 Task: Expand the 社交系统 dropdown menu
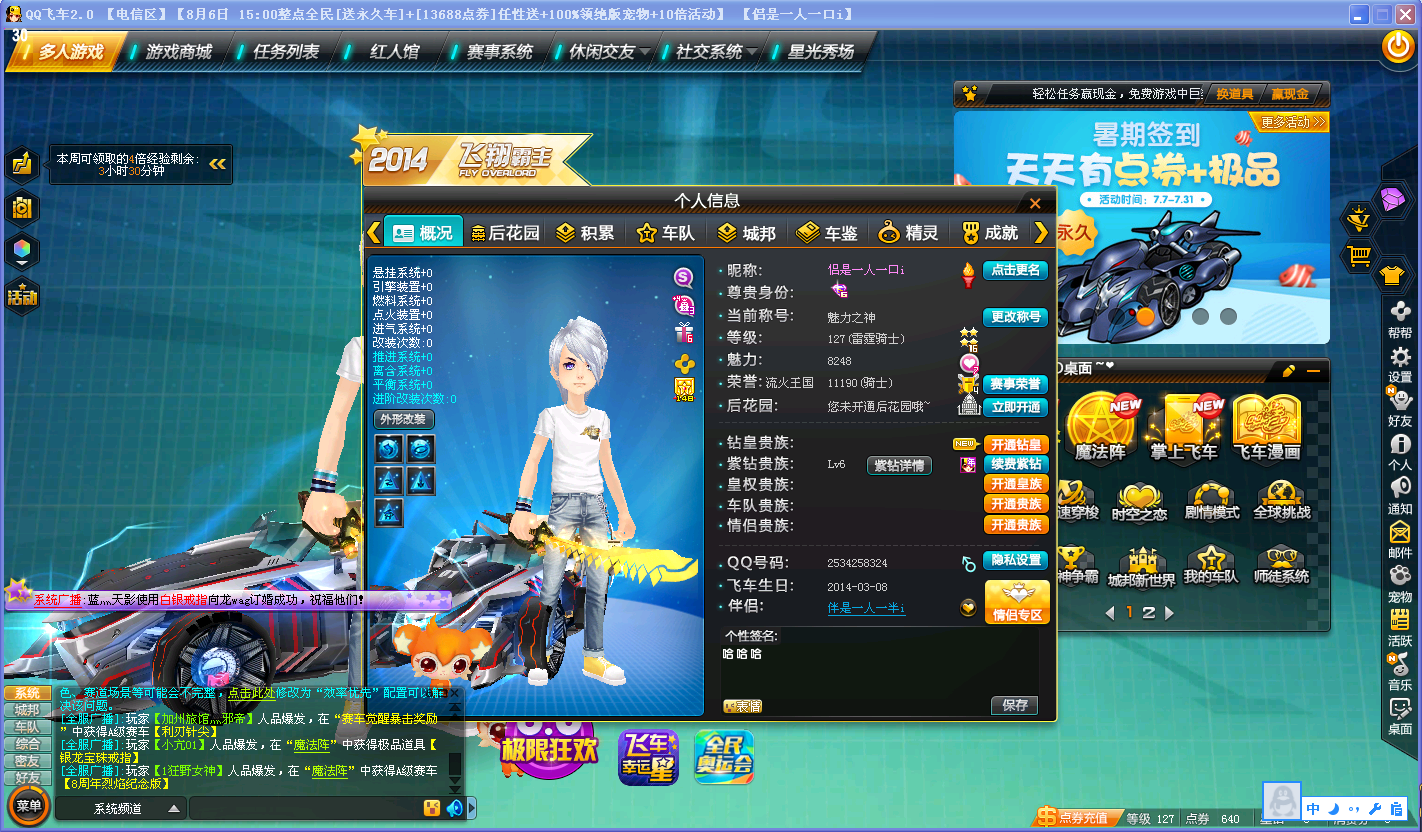711,50
